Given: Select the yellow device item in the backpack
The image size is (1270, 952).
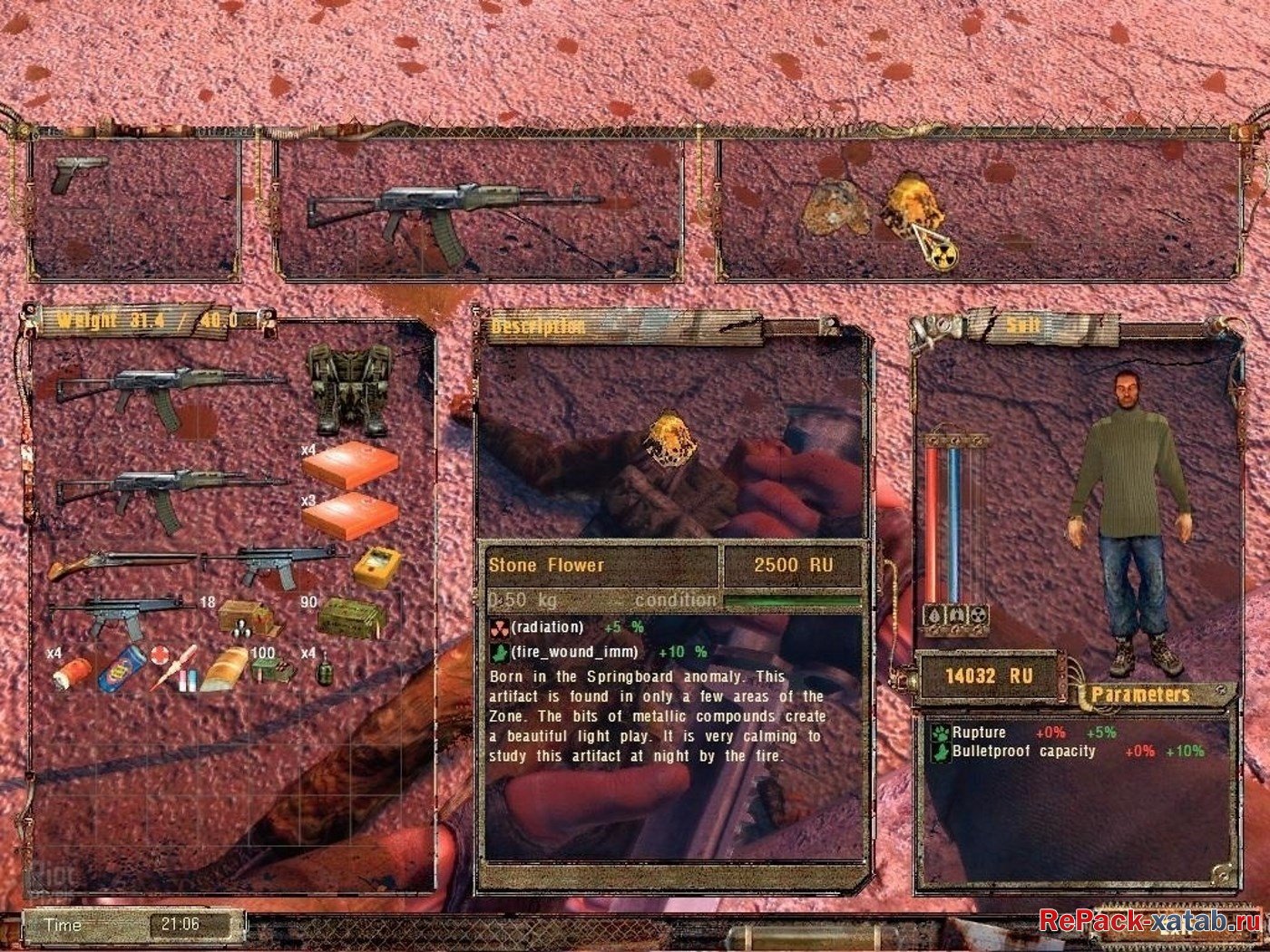Looking at the screenshot, I should tap(376, 568).
